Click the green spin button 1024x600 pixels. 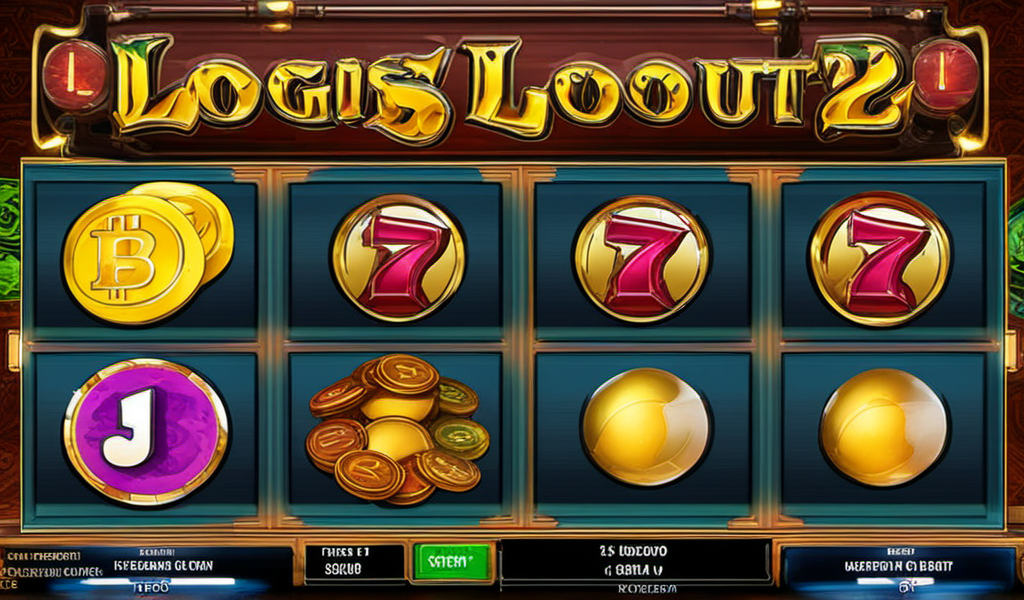point(452,561)
